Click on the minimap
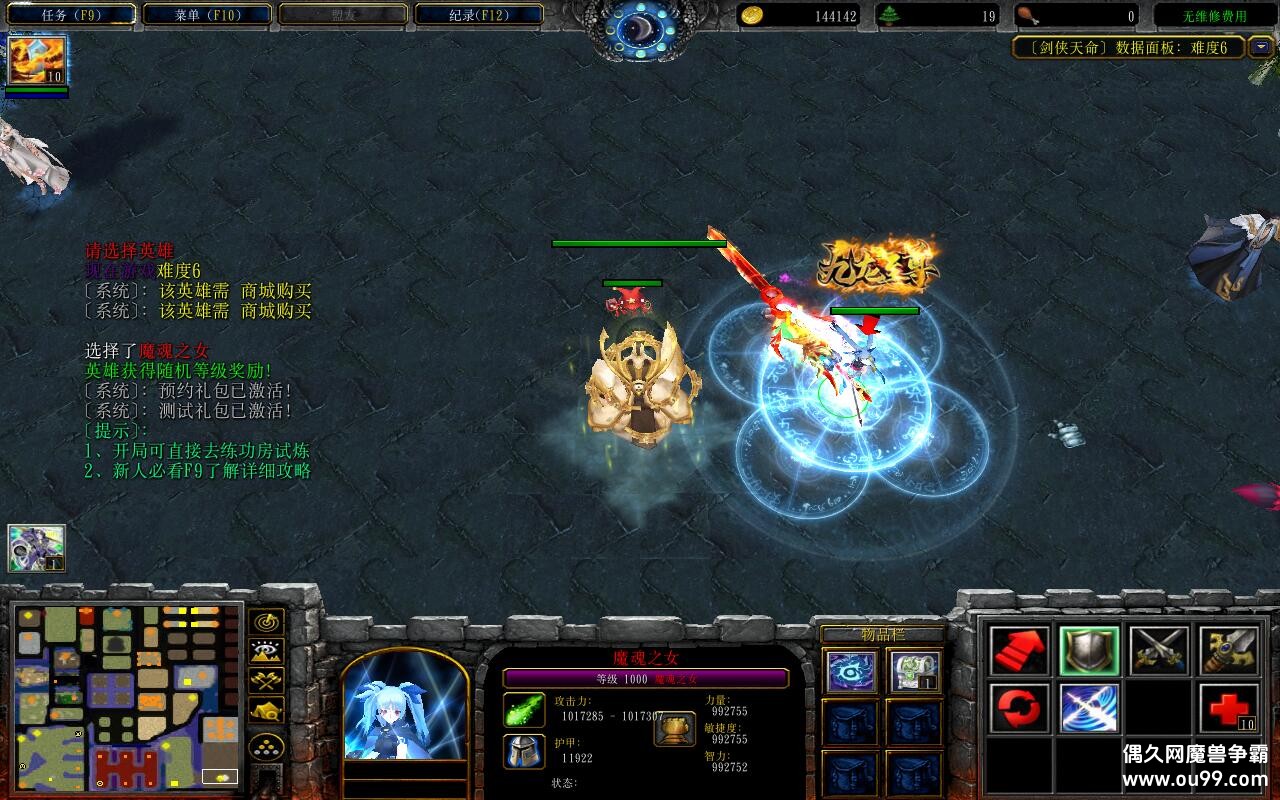Screen dimensions: 1280x800 [x=127, y=695]
